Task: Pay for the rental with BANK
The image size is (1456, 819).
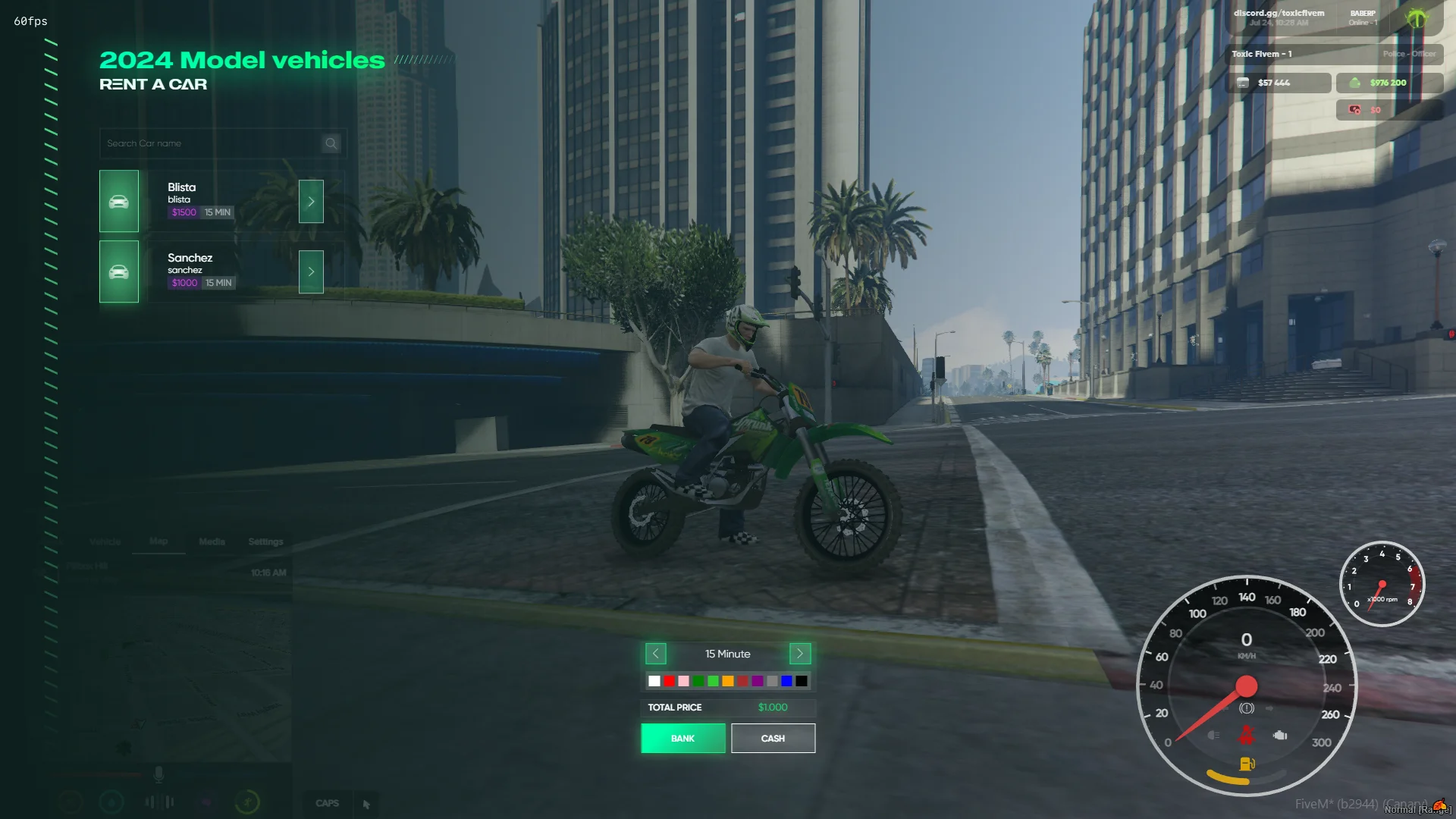Action: 682,738
